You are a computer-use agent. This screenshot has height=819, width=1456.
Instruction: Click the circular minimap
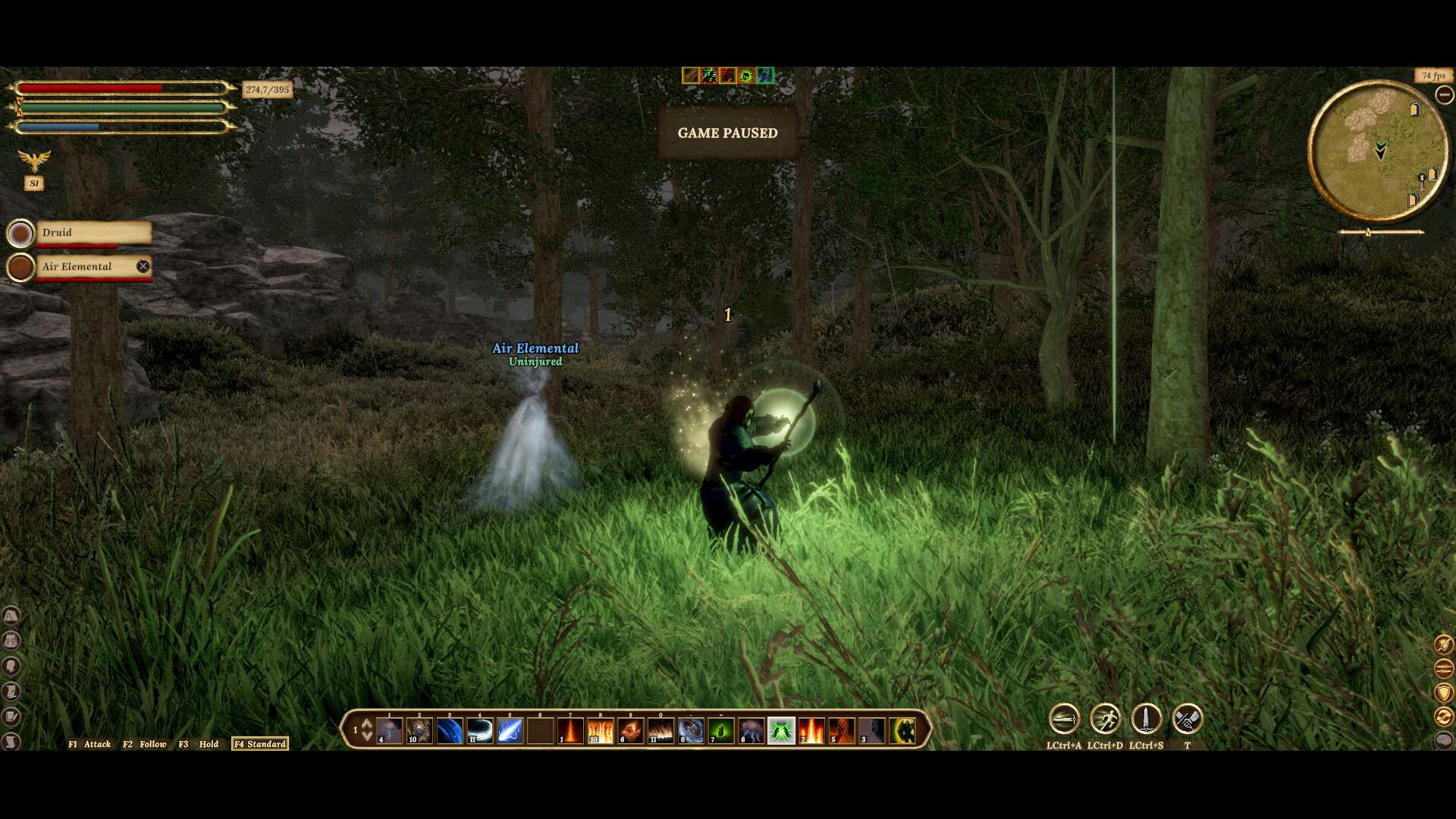(x=1377, y=151)
